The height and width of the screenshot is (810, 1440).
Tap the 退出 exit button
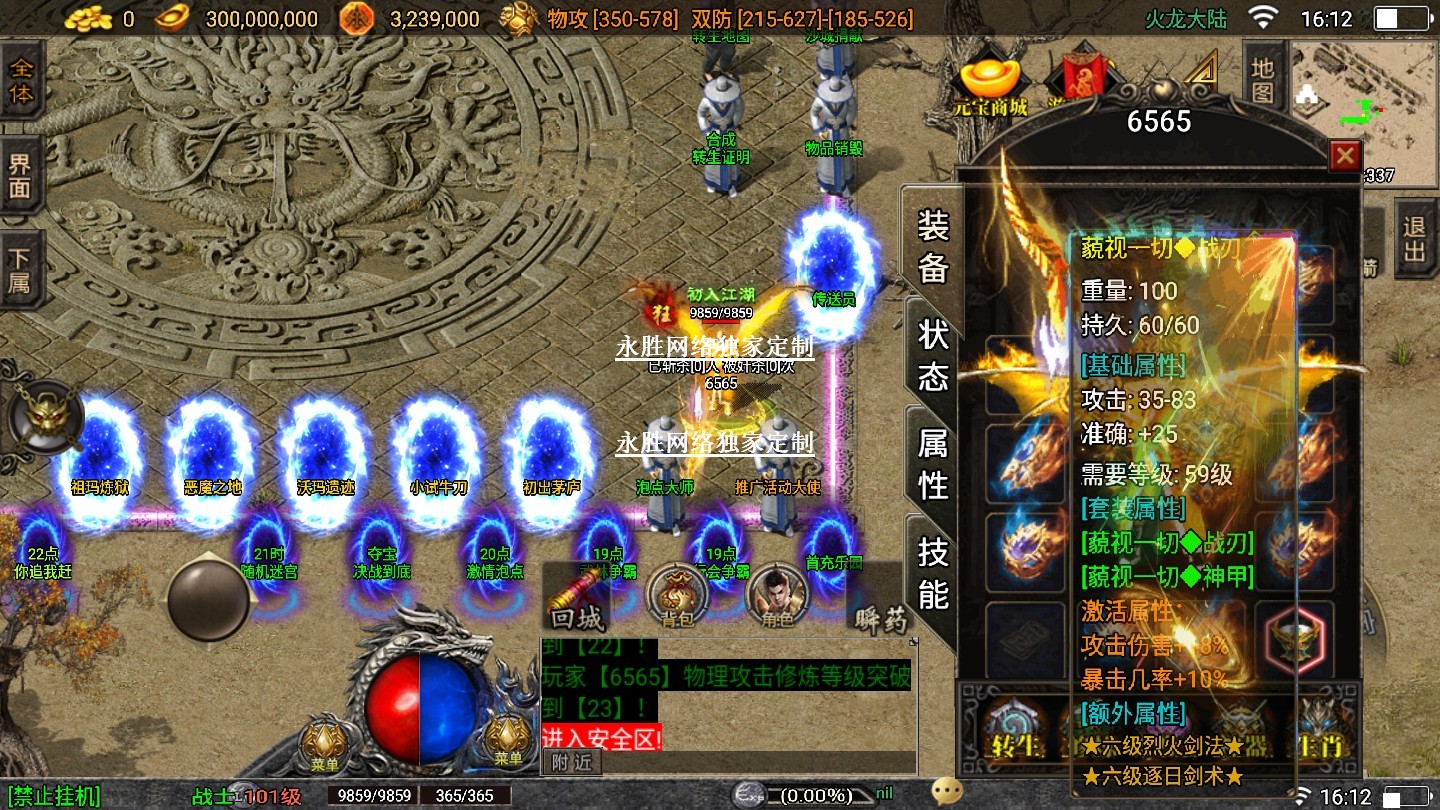[x=1414, y=239]
